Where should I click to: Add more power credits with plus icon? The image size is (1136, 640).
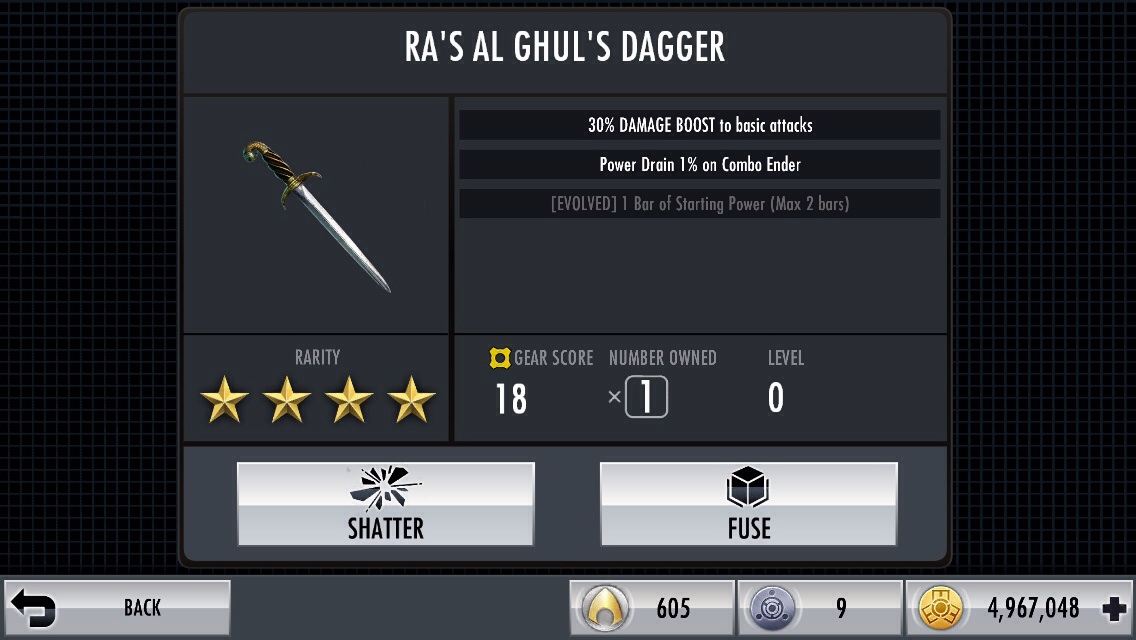pos(1112,608)
